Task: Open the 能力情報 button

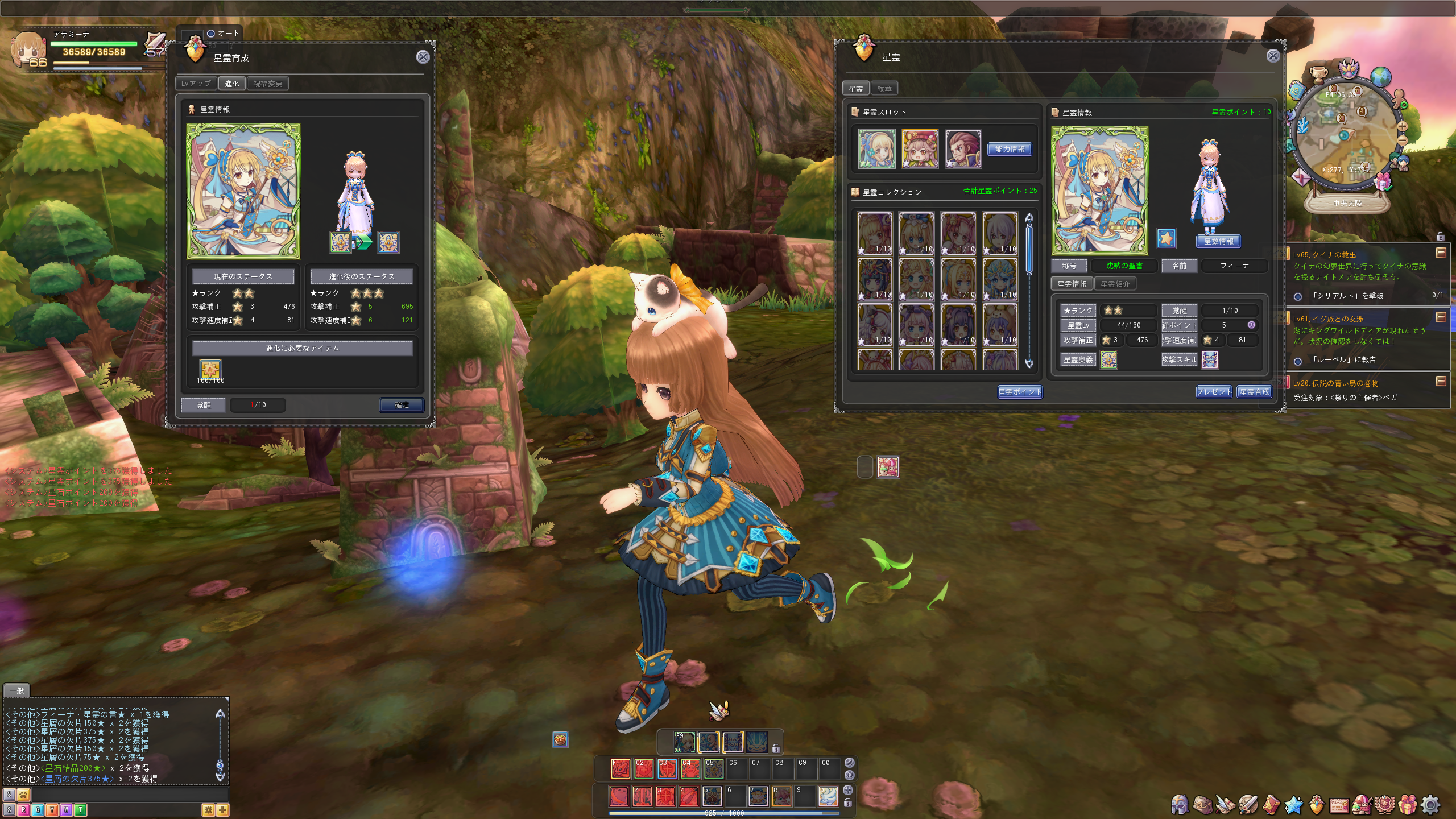Action: (x=1010, y=149)
